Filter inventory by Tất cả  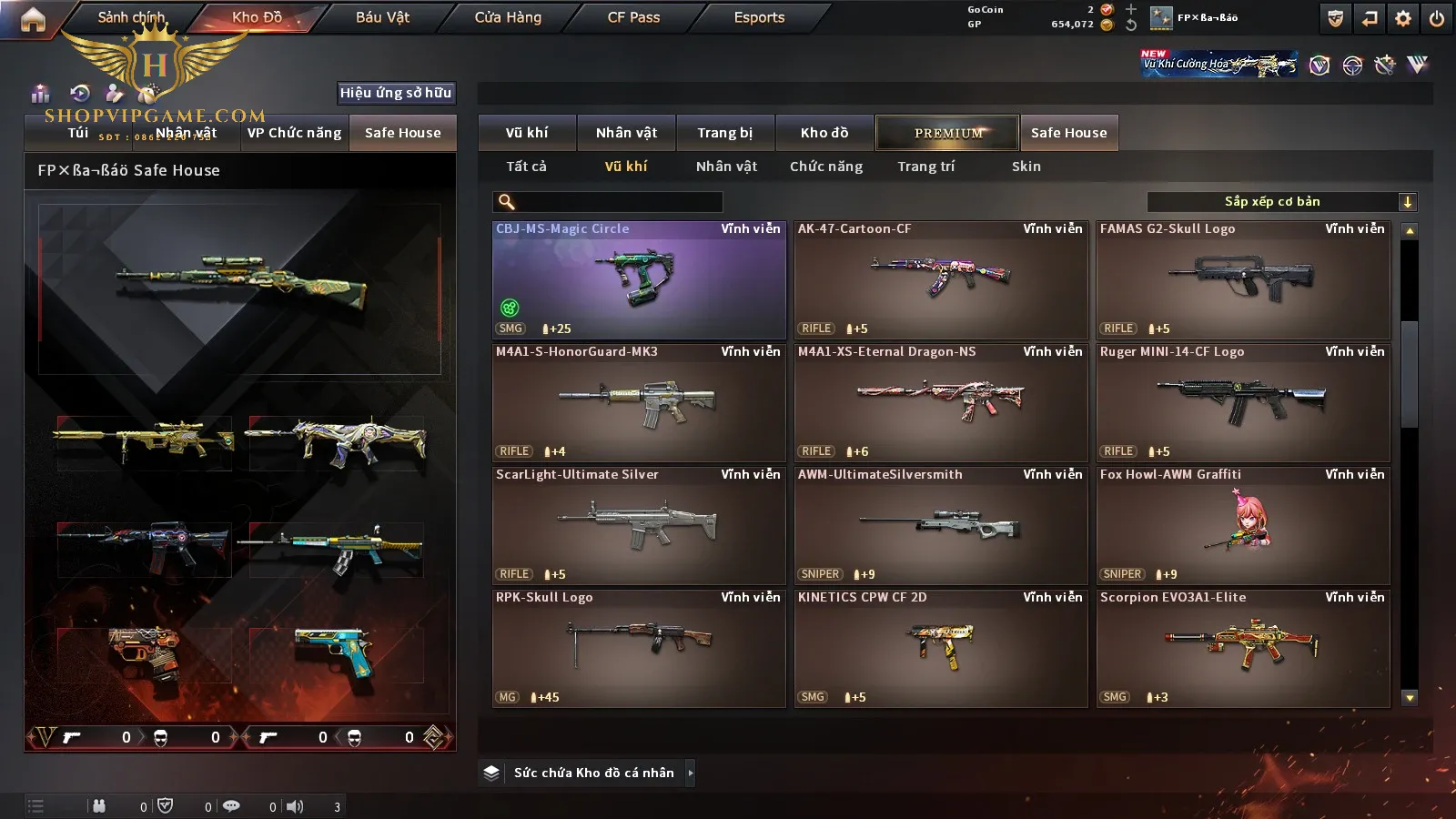click(526, 167)
